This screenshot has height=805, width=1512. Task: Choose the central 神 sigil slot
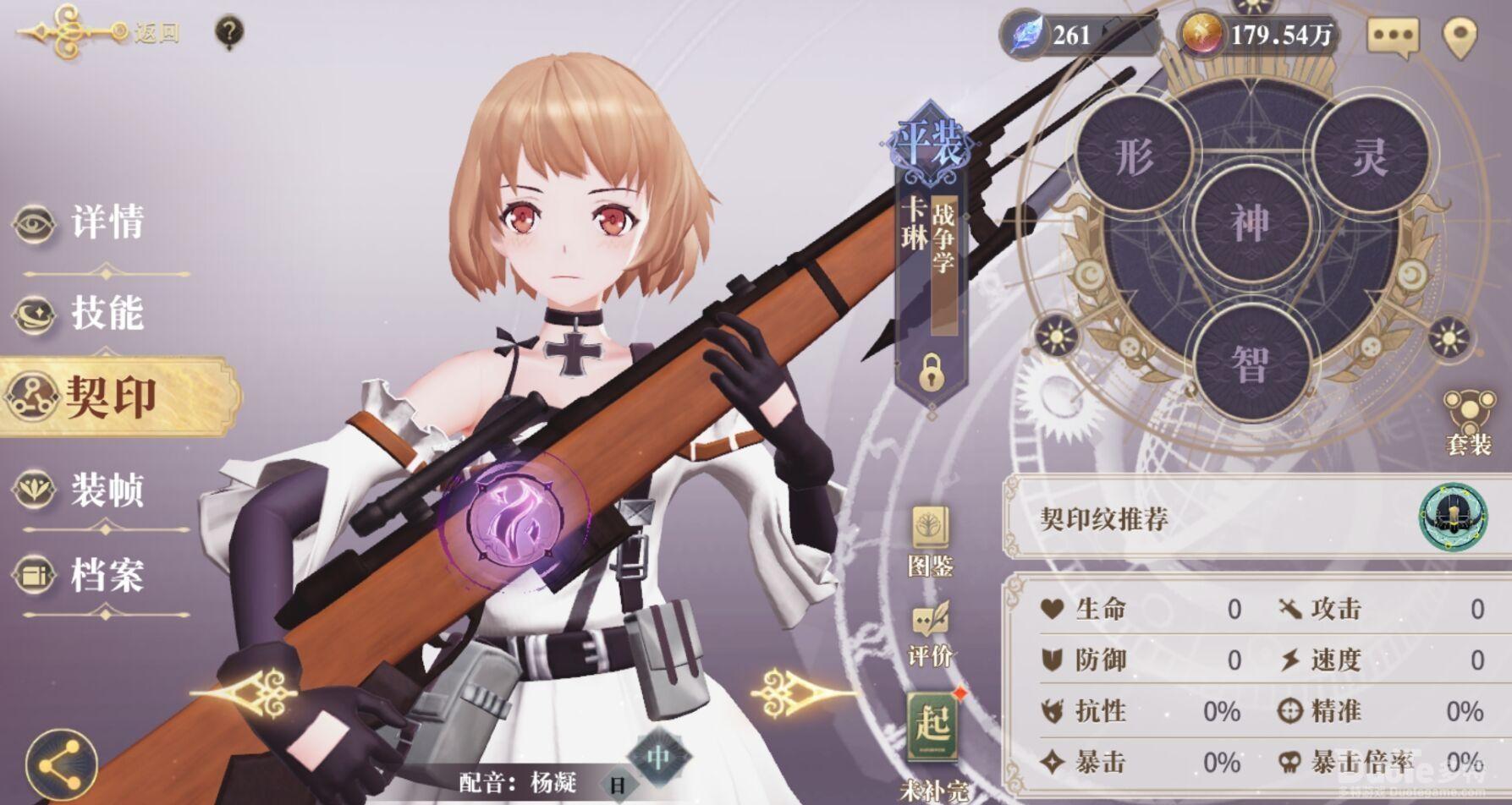pos(1251,222)
